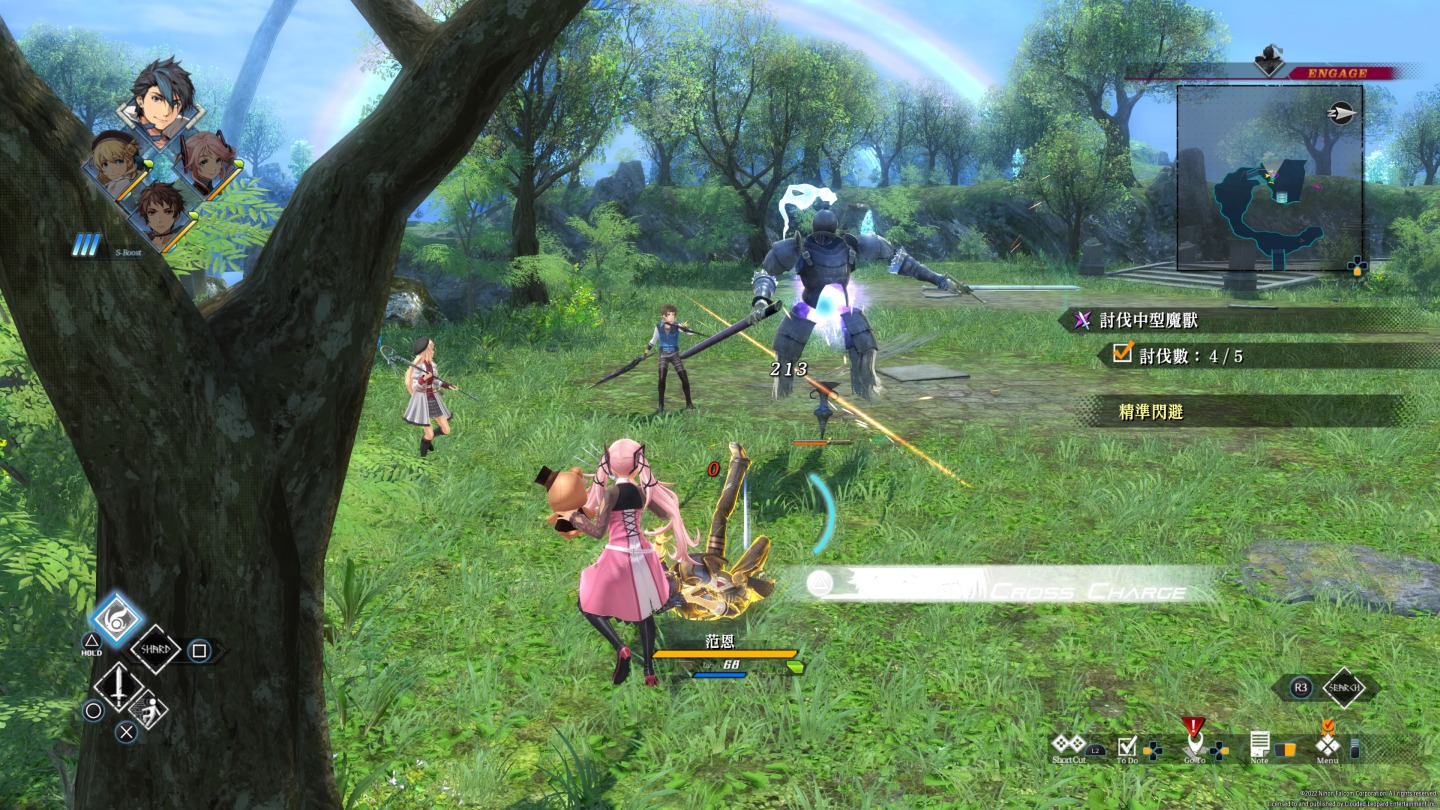The height and width of the screenshot is (810, 1440).
Task: Open the Note journal
Action: click(1259, 745)
